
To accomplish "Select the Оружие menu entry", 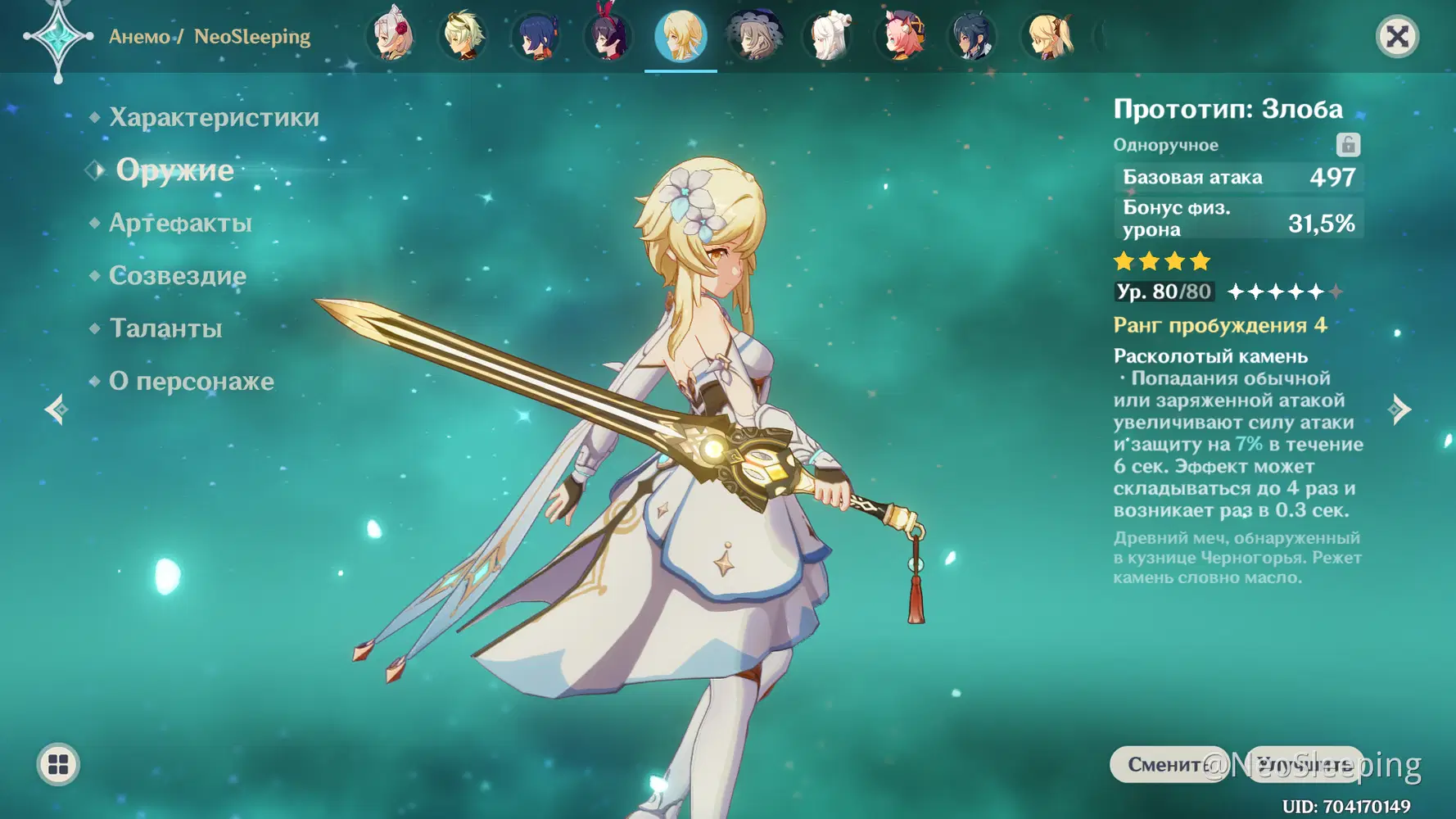I will coord(174,170).
